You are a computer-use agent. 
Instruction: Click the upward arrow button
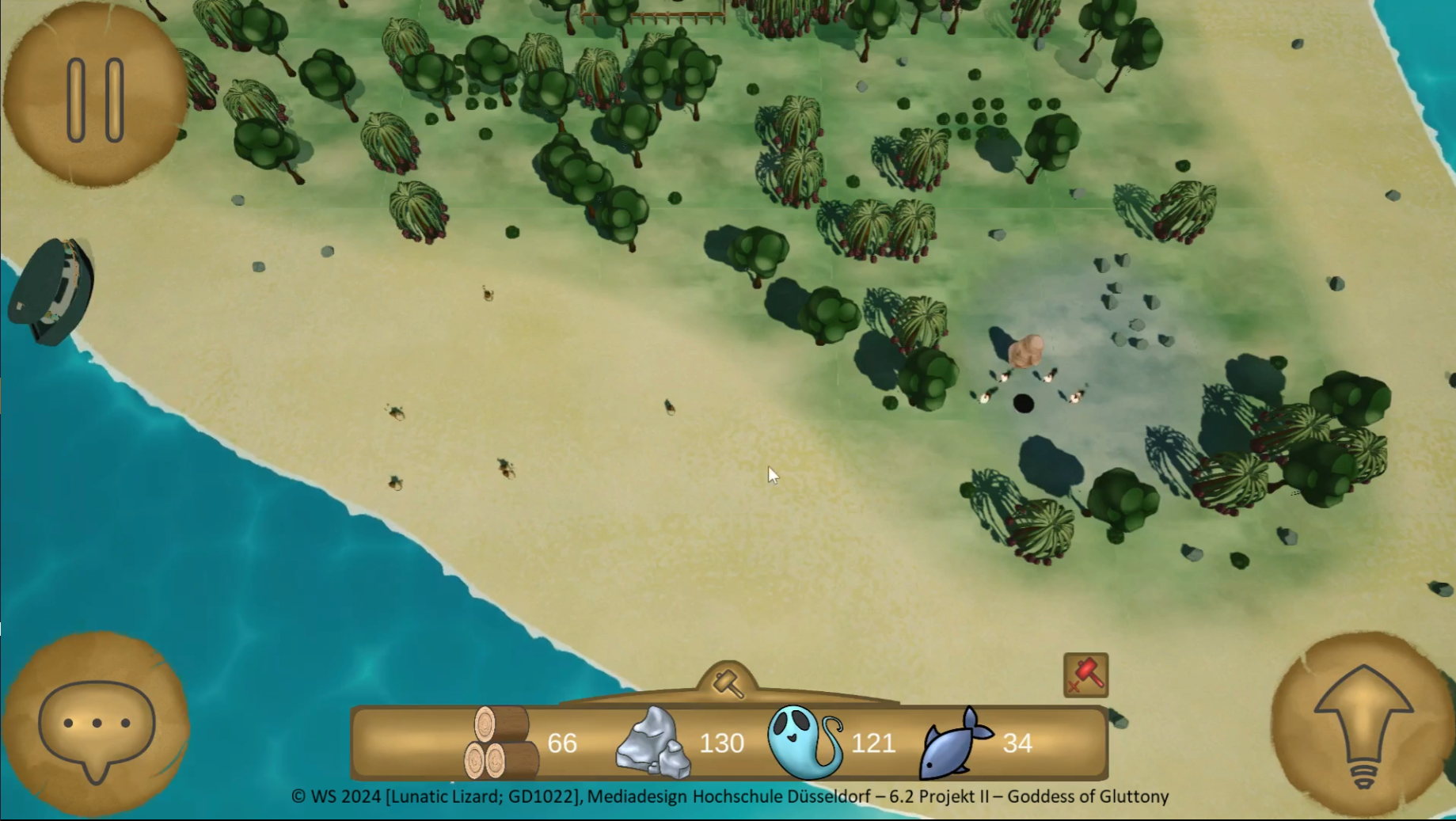pyautogui.click(x=1363, y=724)
